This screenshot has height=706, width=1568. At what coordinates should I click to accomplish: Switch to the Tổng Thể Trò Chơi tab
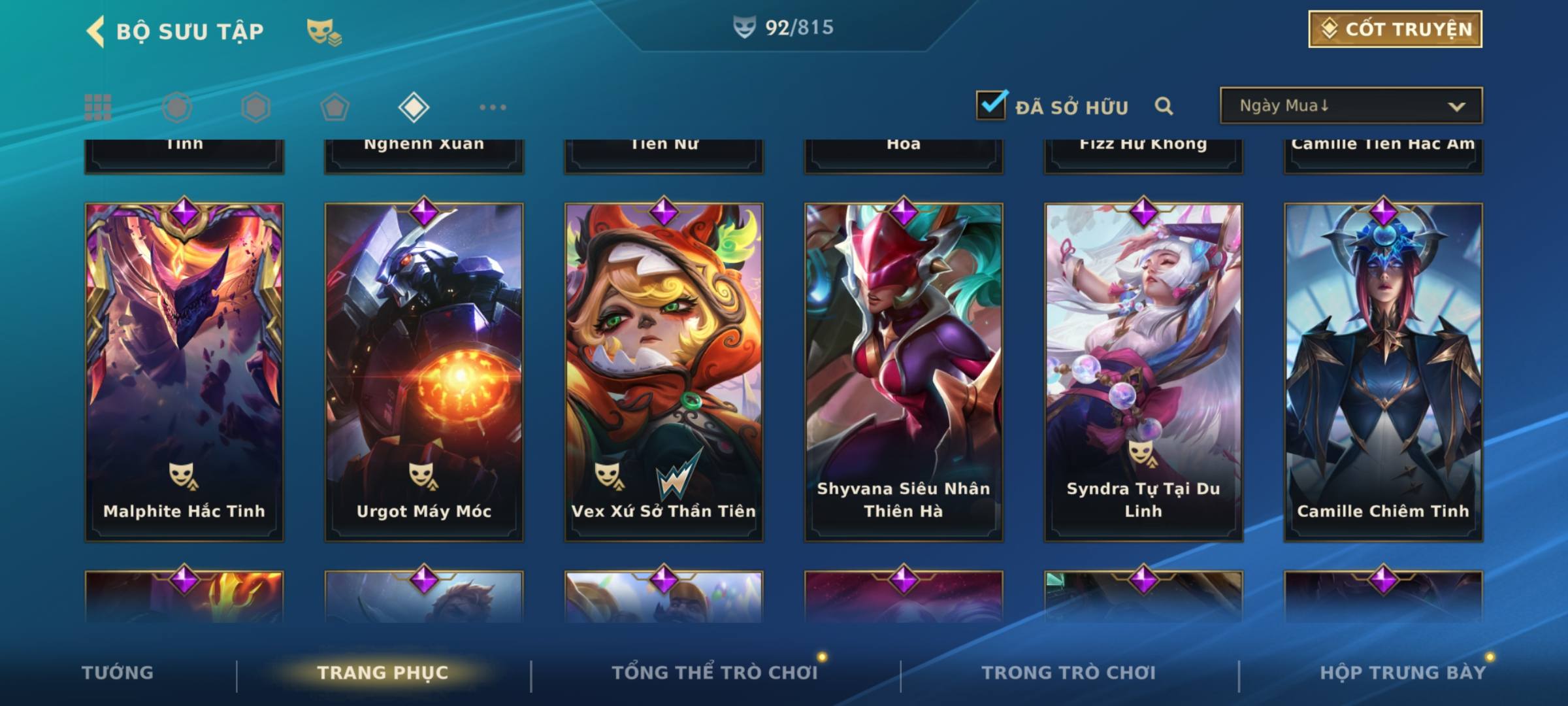[715, 673]
